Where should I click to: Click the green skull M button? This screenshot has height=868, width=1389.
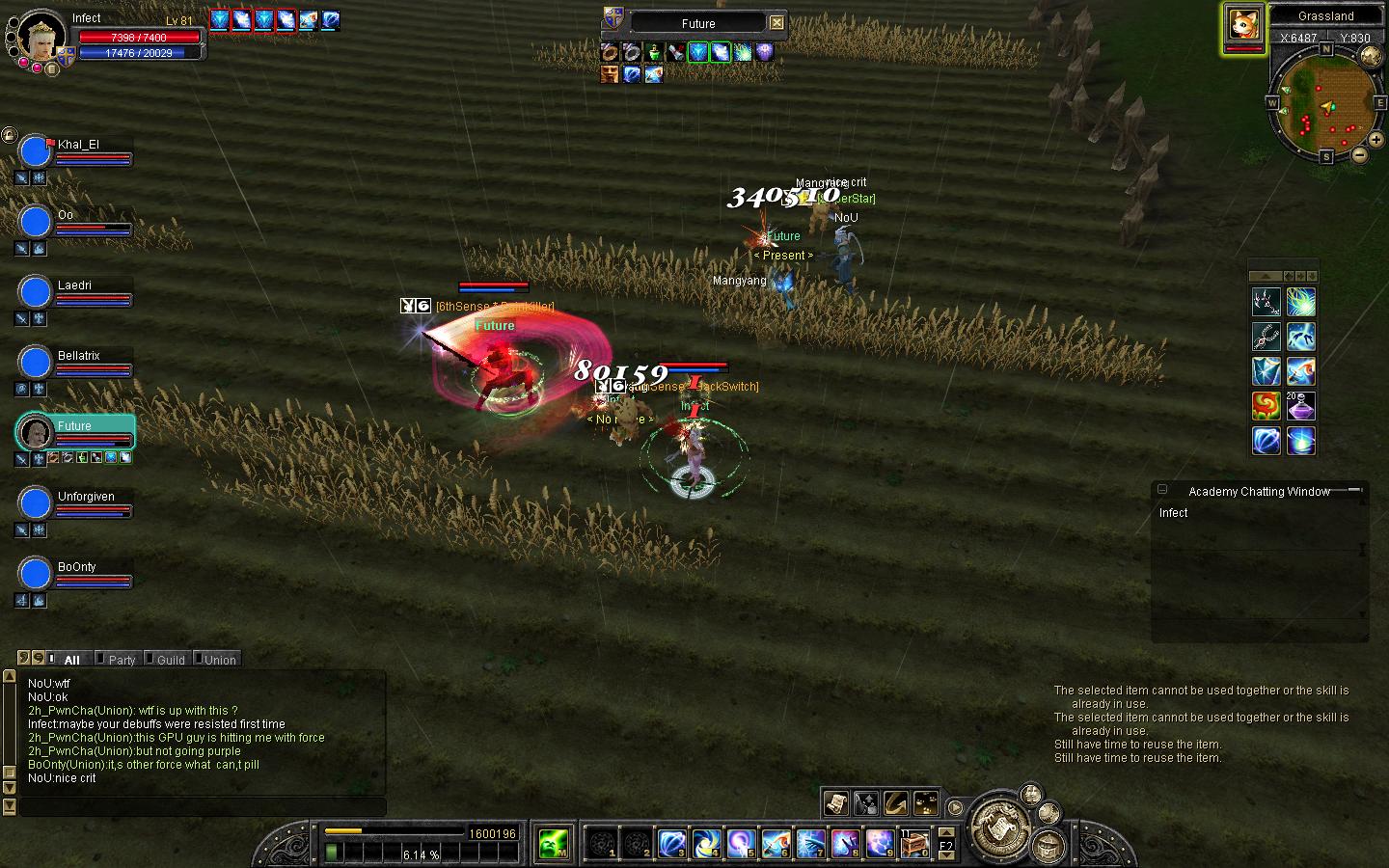(x=554, y=844)
